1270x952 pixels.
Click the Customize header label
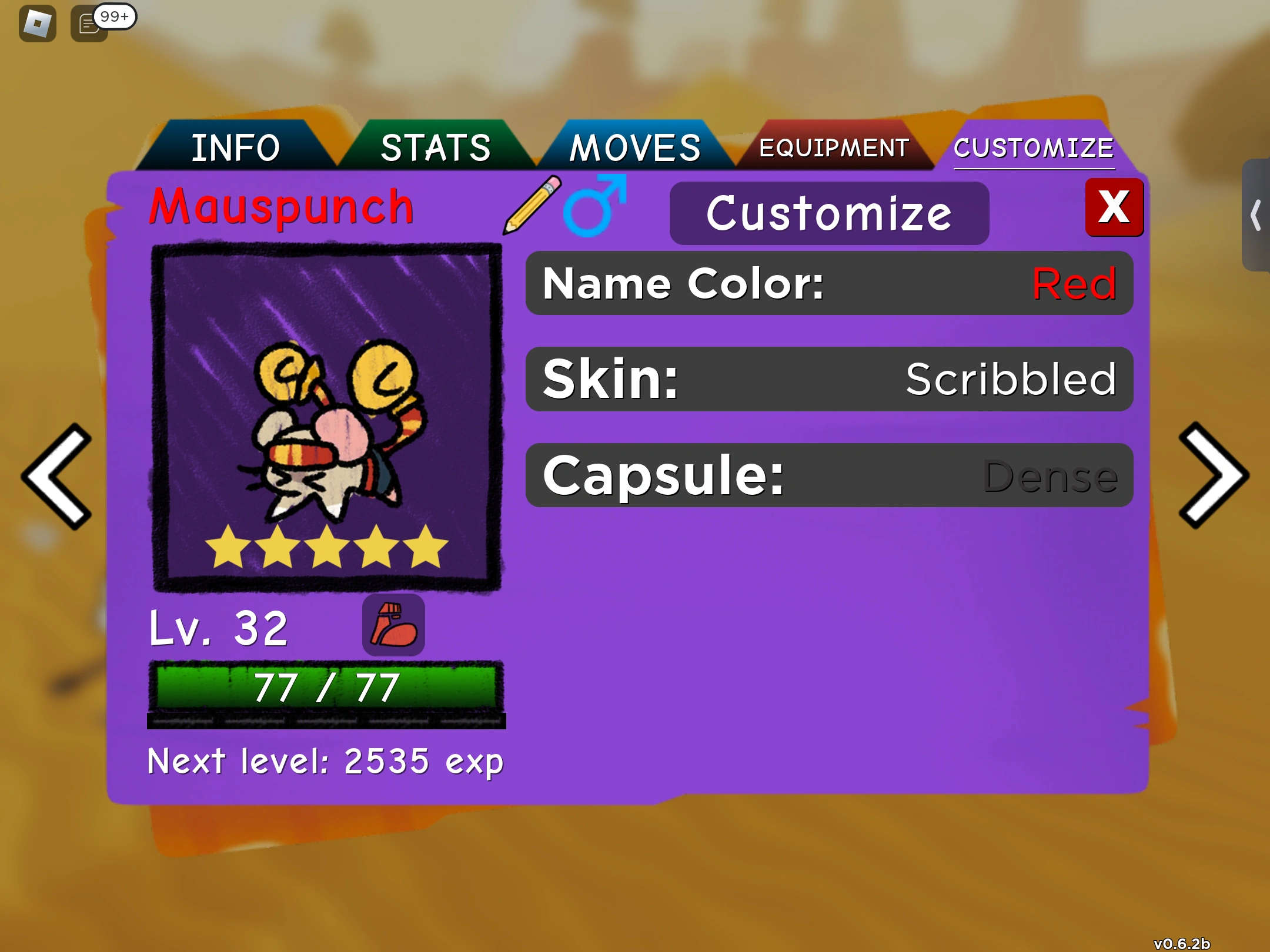[828, 213]
